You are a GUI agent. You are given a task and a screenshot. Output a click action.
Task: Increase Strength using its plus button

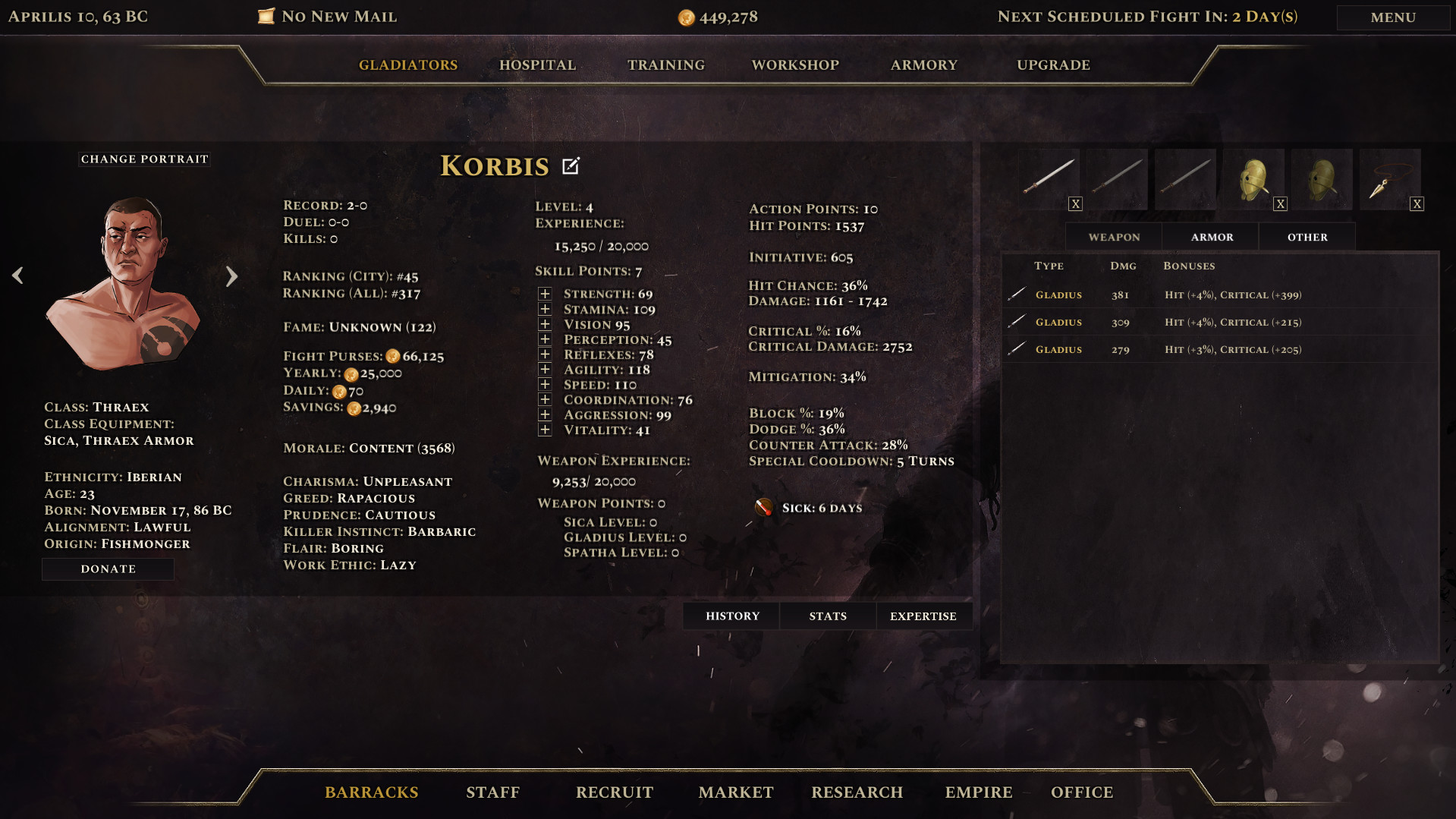pyautogui.click(x=544, y=292)
